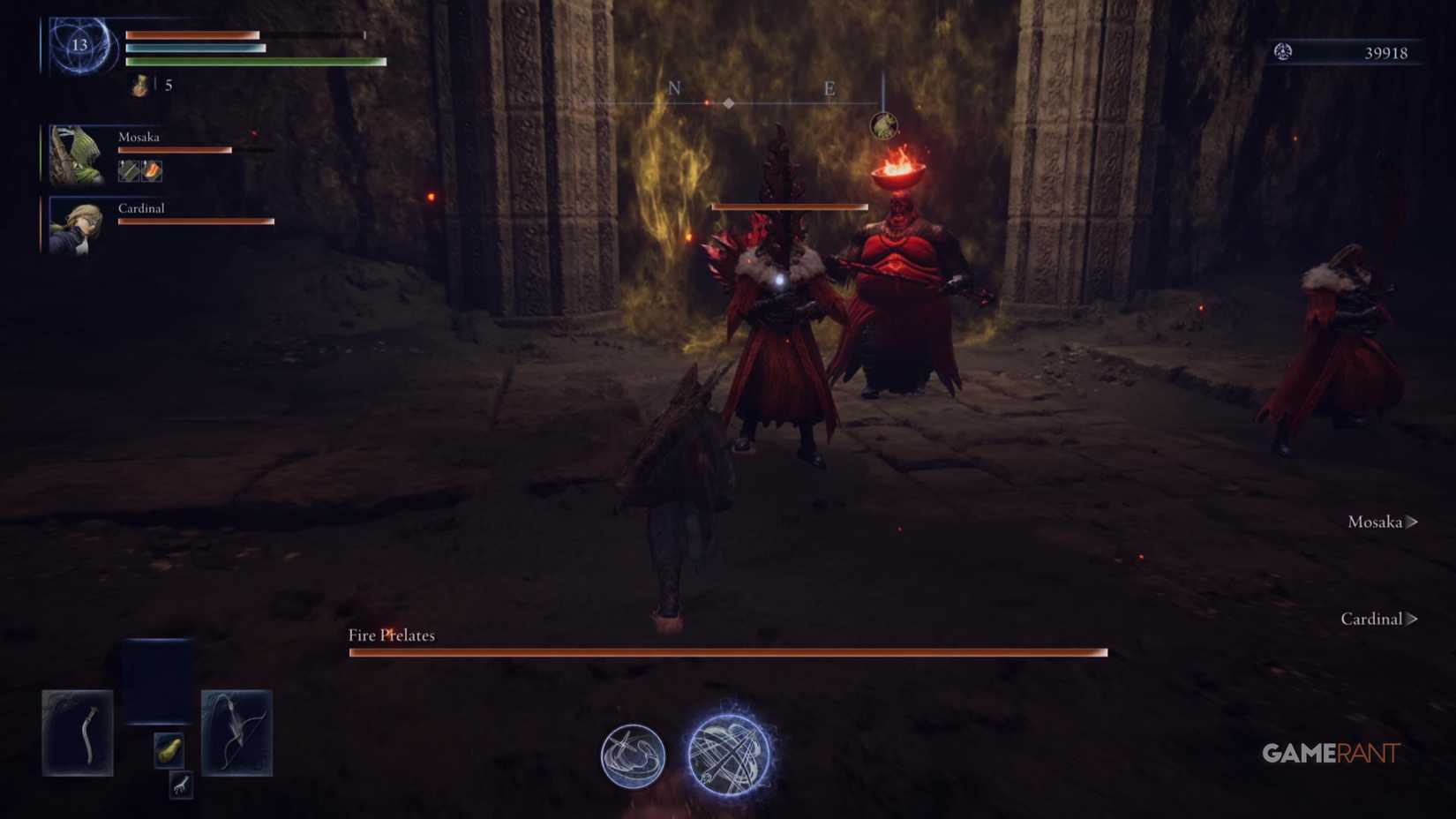1456x819 pixels.
Task: Click the Fire Prelates boss name
Action: pyautogui.click(x=391, y=635)
